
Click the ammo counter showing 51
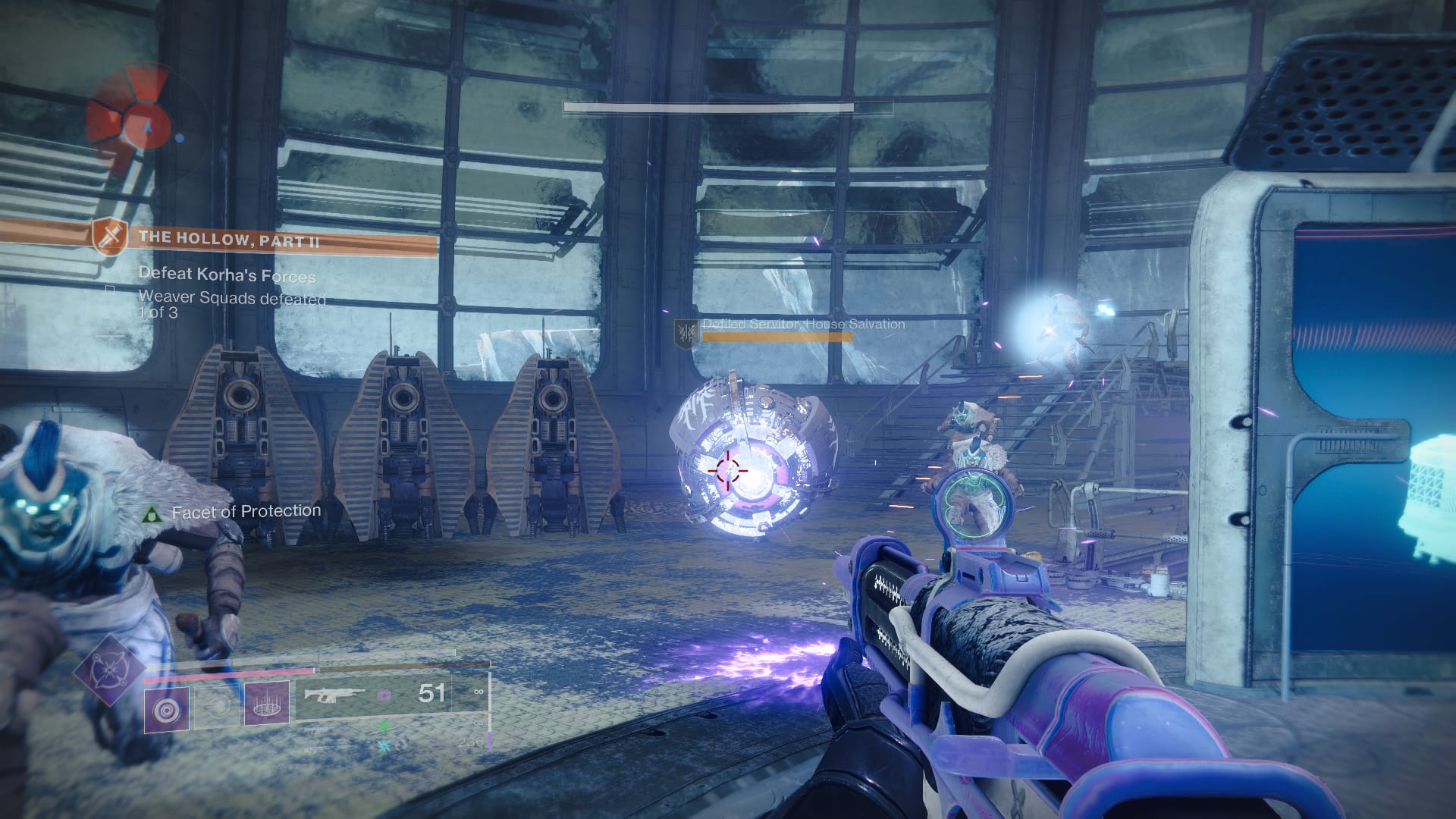(x=430, y=694)
